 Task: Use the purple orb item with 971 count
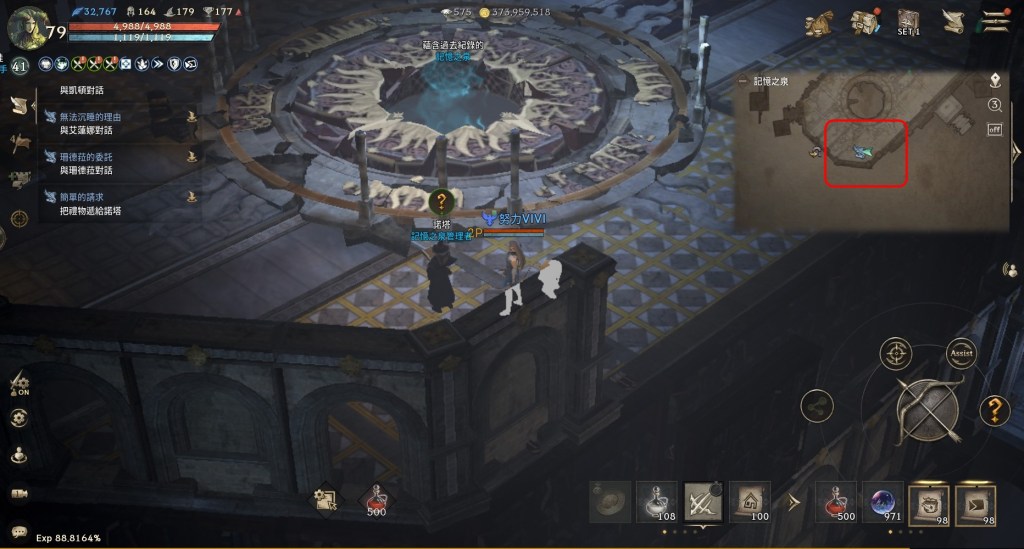click(884, 501)
